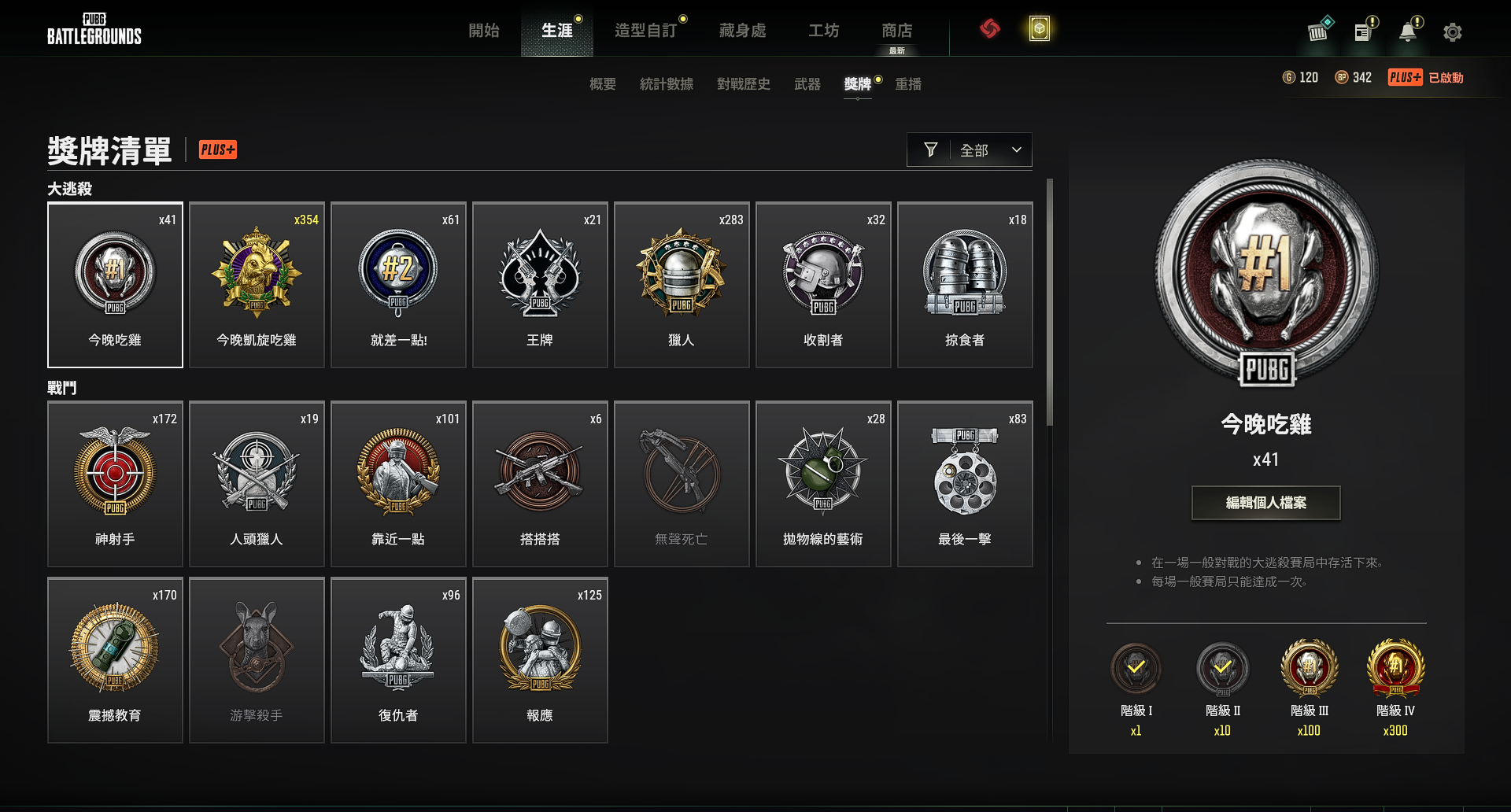Switch to the 重播 tab

[910, 84]
